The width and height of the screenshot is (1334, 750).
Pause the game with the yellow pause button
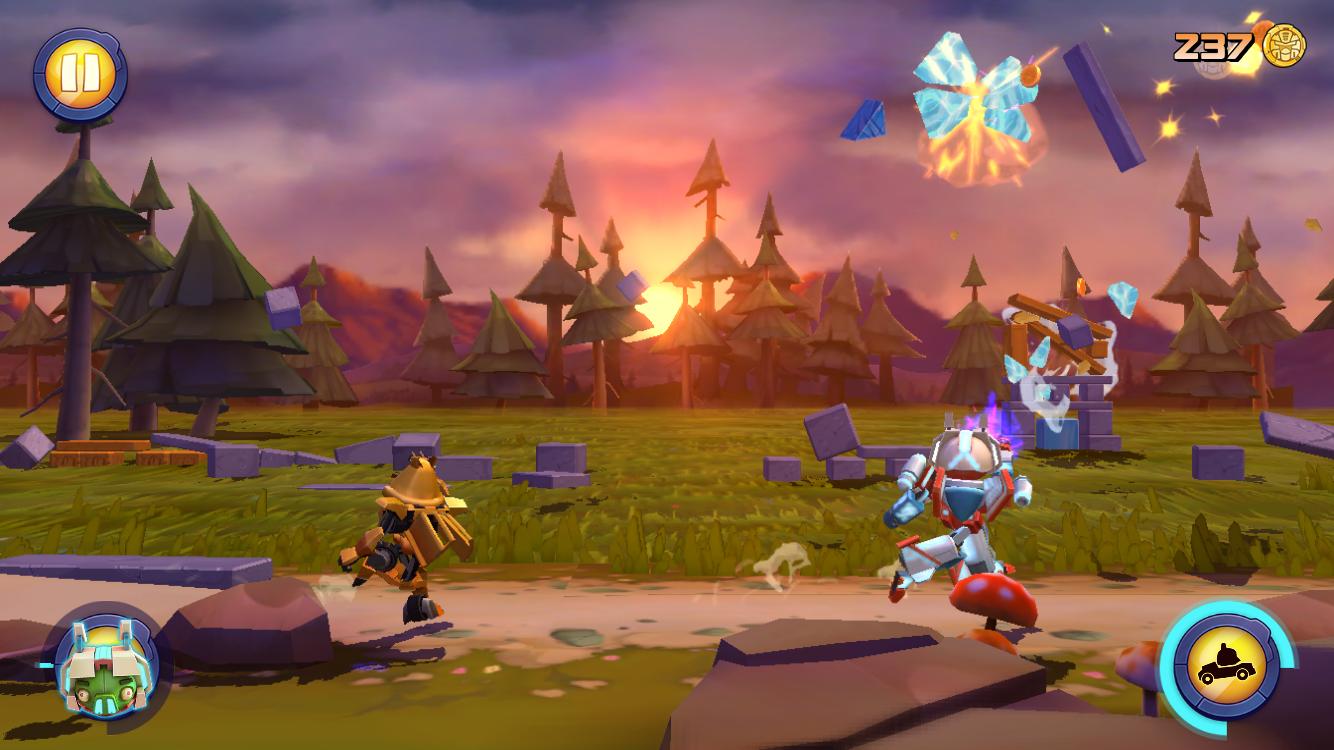[x=79, y=74]
